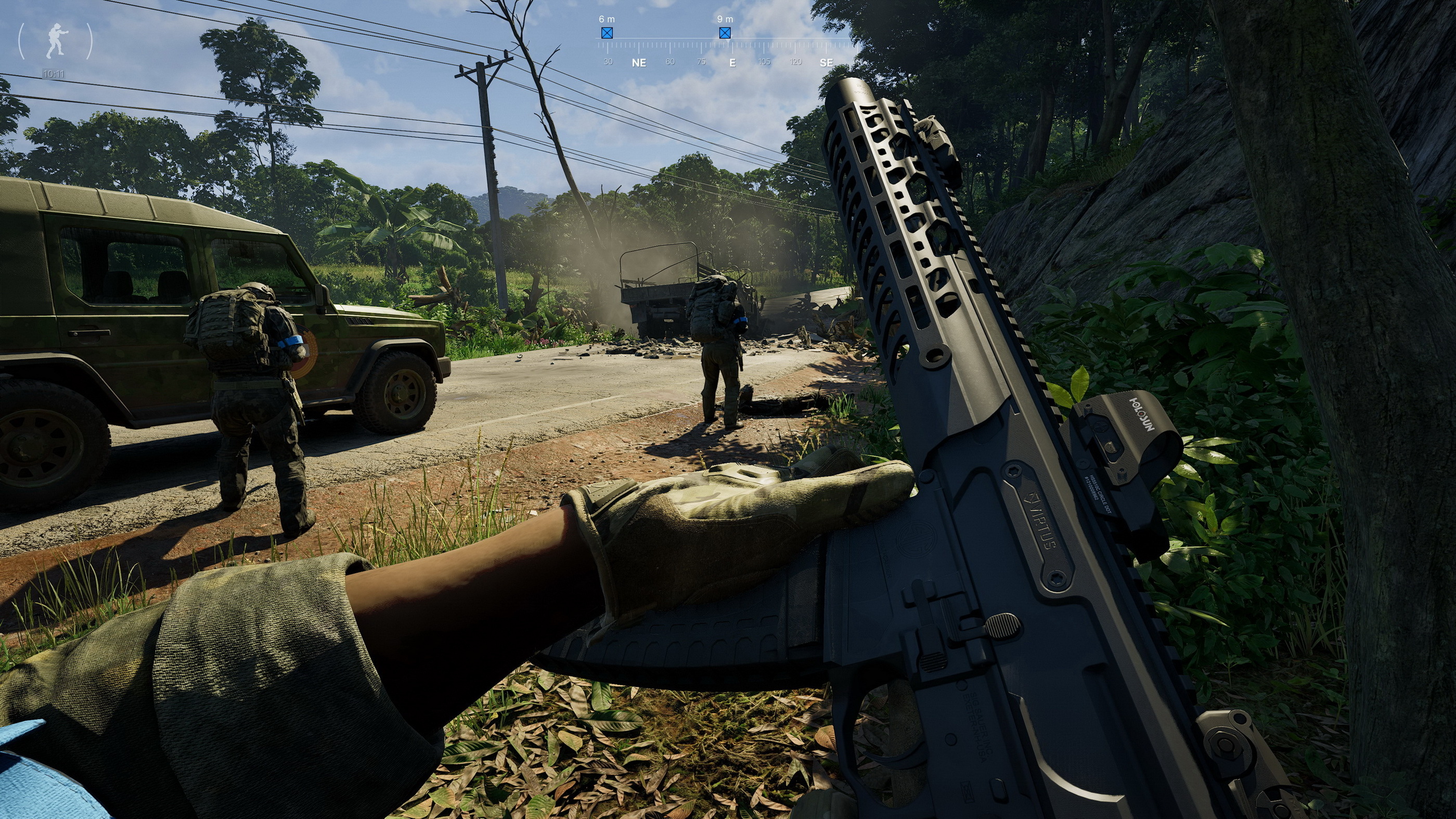
Task: Click the NE heading on the compass
Action: pos(639,63)
